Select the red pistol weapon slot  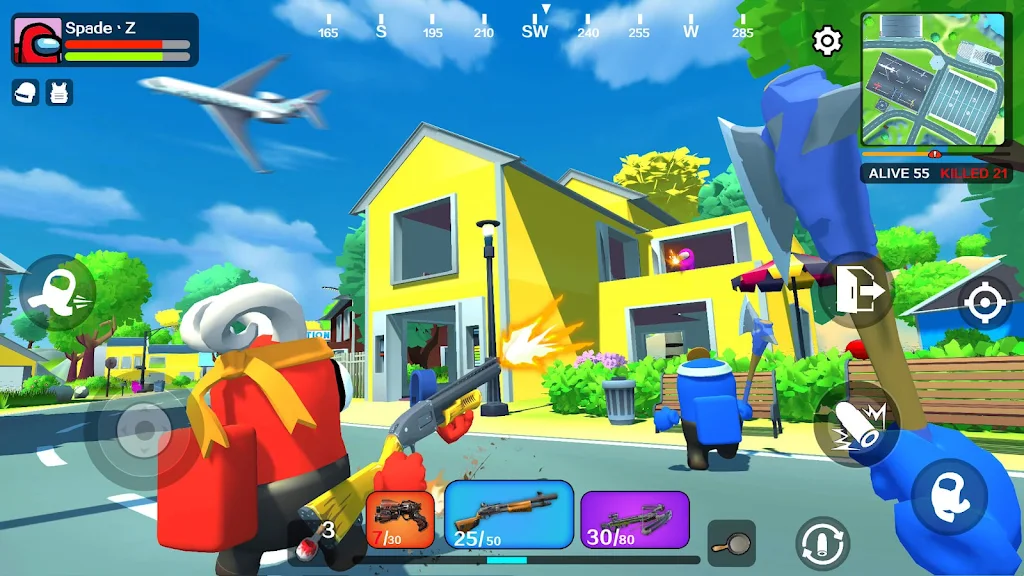pos(400,521)
